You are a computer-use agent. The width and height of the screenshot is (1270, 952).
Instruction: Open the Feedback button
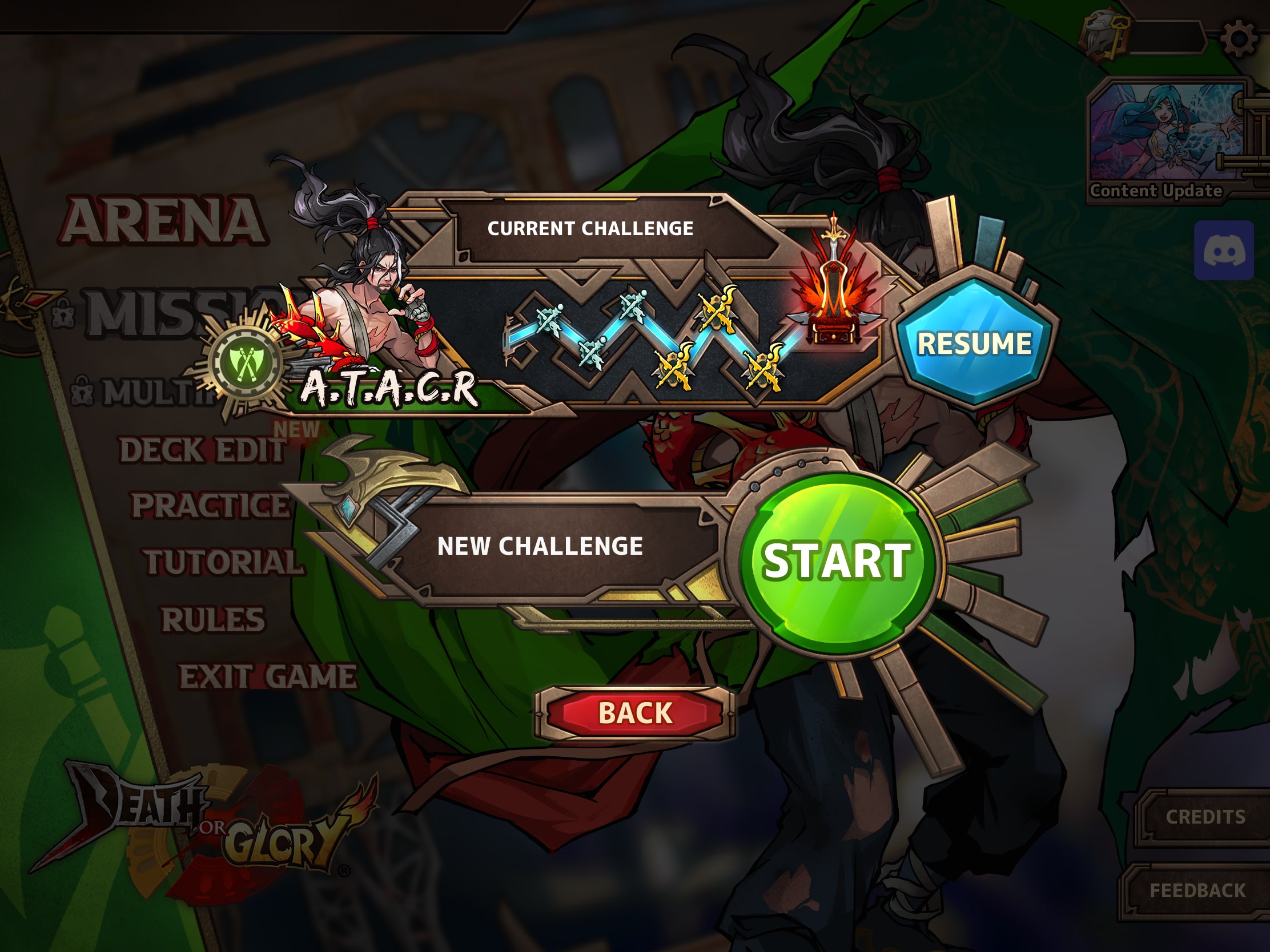(1197, 890)
